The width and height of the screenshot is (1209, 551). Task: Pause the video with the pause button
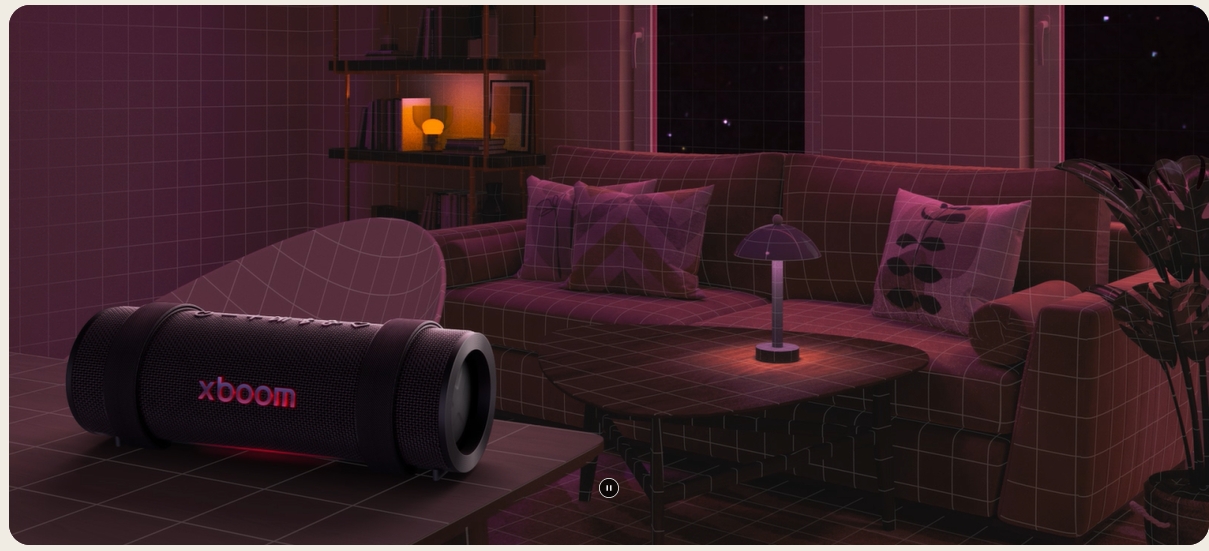coord(608,488)
